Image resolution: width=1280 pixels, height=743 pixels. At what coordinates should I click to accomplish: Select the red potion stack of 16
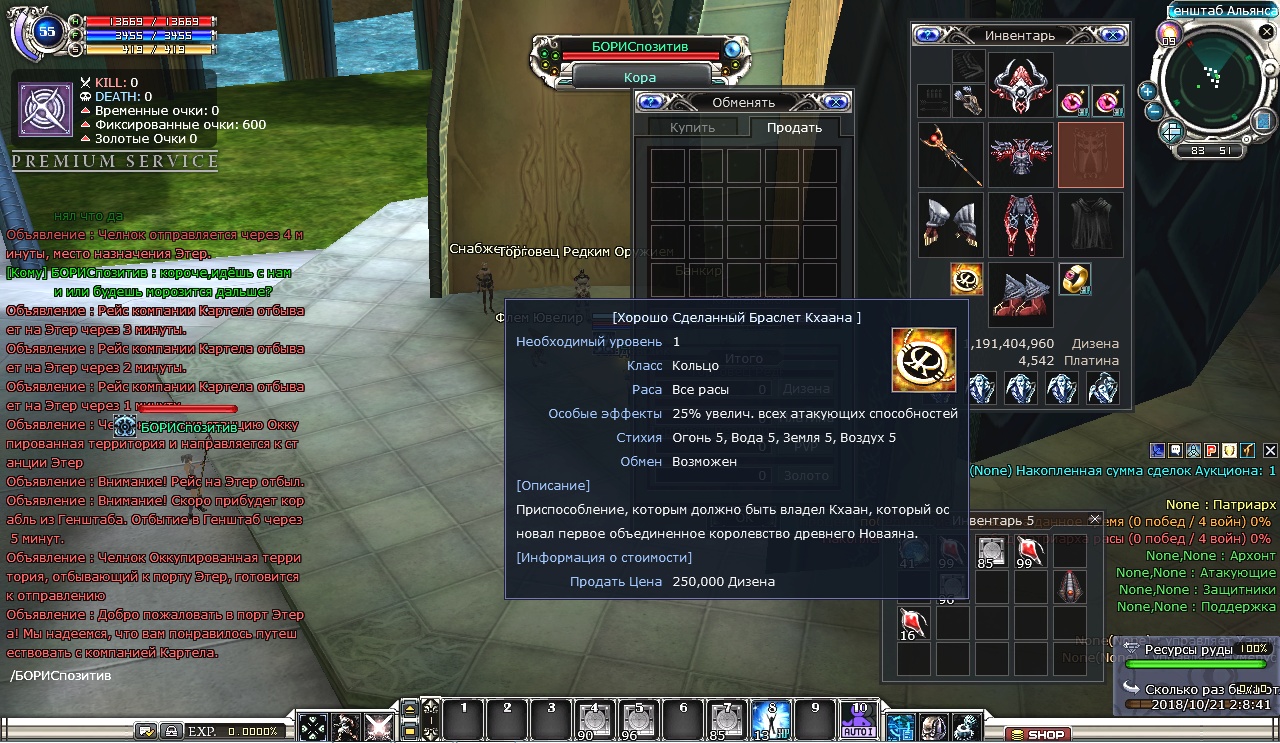914,623
